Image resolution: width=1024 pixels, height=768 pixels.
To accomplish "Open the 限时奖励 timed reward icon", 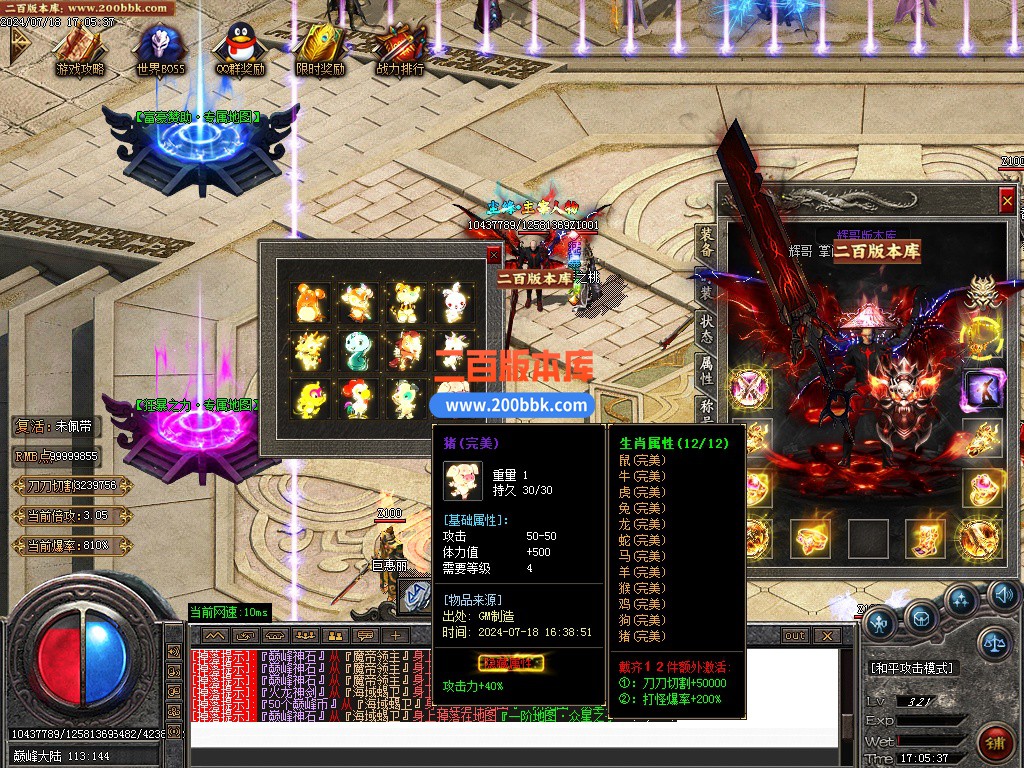I will coord(319,47).
